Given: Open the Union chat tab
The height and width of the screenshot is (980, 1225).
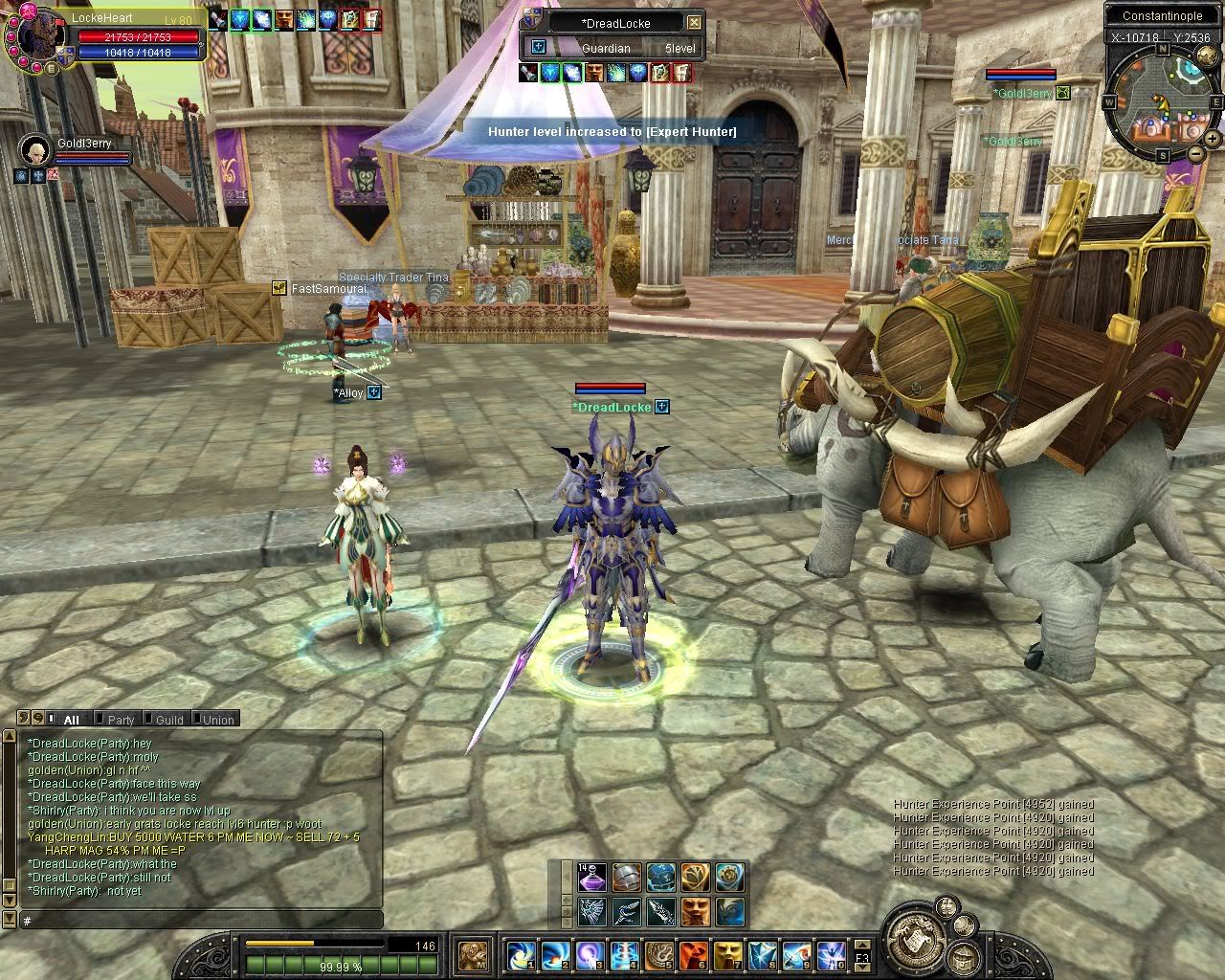Looking at the screenshot, I should tap(218, 720).
